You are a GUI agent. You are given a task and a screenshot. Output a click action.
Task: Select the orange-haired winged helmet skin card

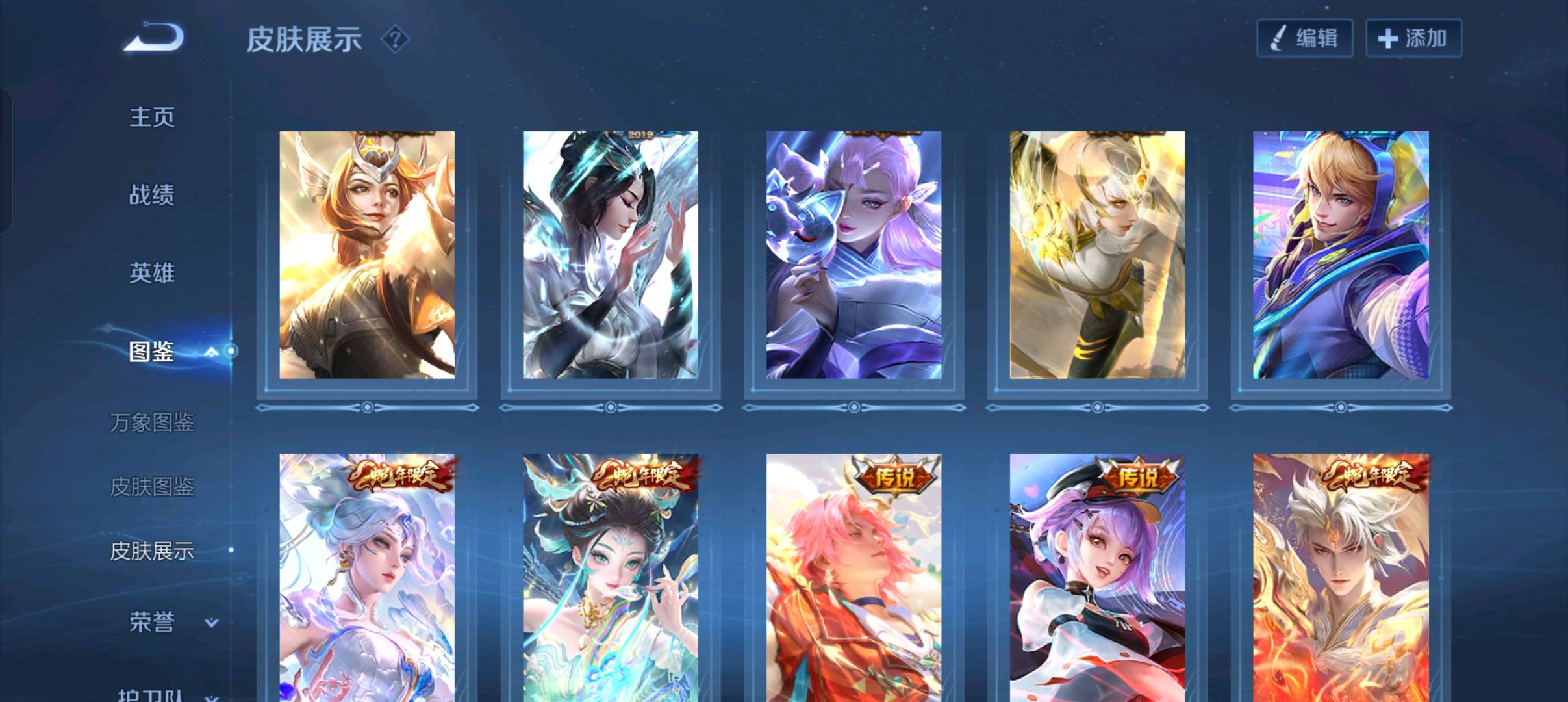[x=367, y=255]
